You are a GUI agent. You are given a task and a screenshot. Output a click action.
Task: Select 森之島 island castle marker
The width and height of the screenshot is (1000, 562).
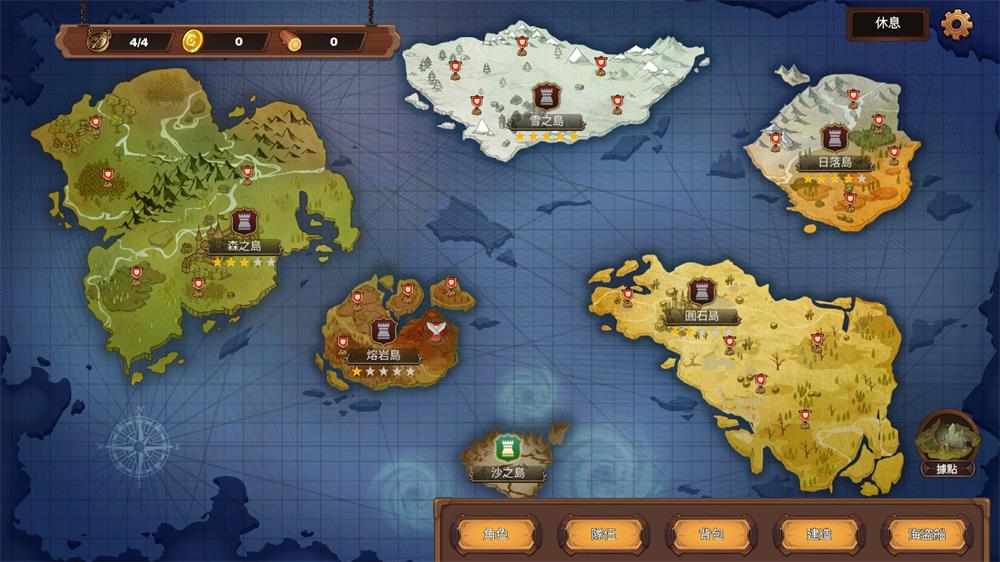[244, 222]
